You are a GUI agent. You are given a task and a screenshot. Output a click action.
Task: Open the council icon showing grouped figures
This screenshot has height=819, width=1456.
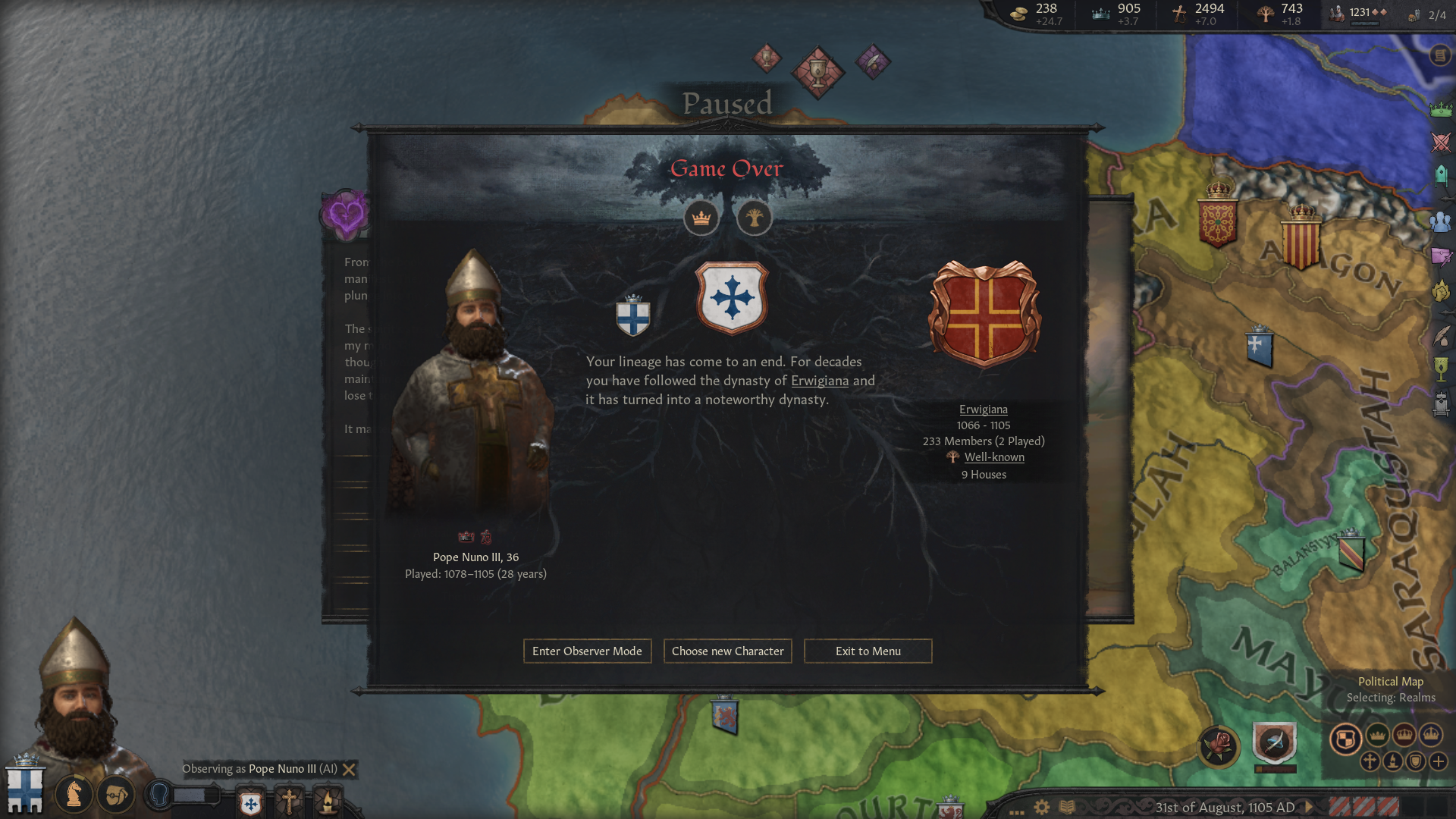(x=1440, y=223)
